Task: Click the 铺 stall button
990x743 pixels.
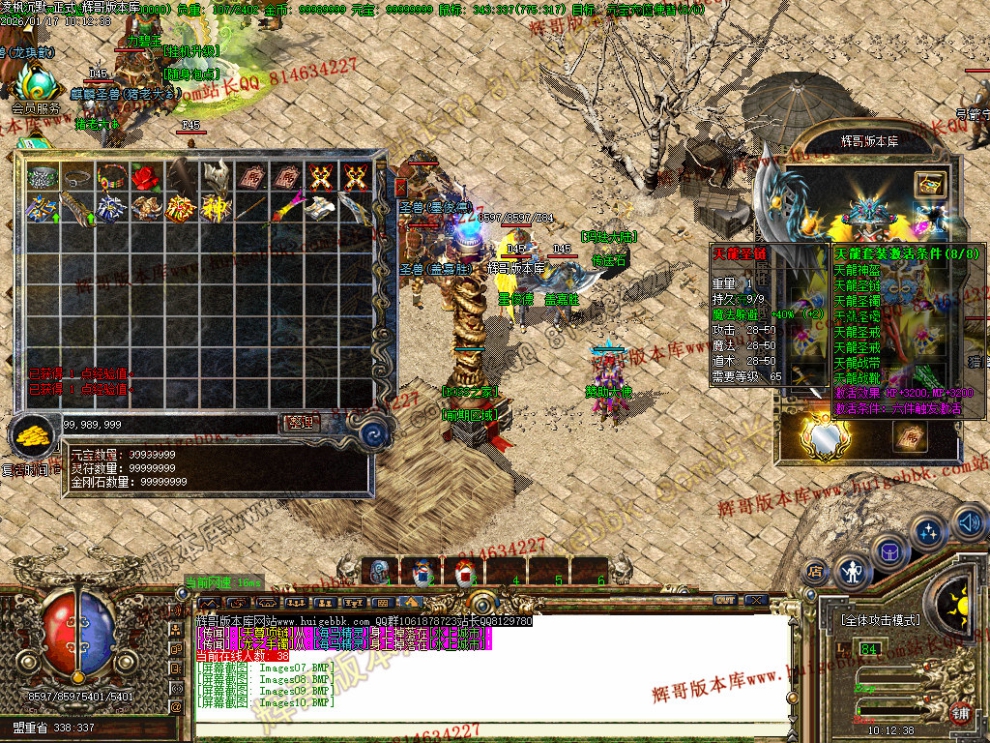Action: coord(960,713)
